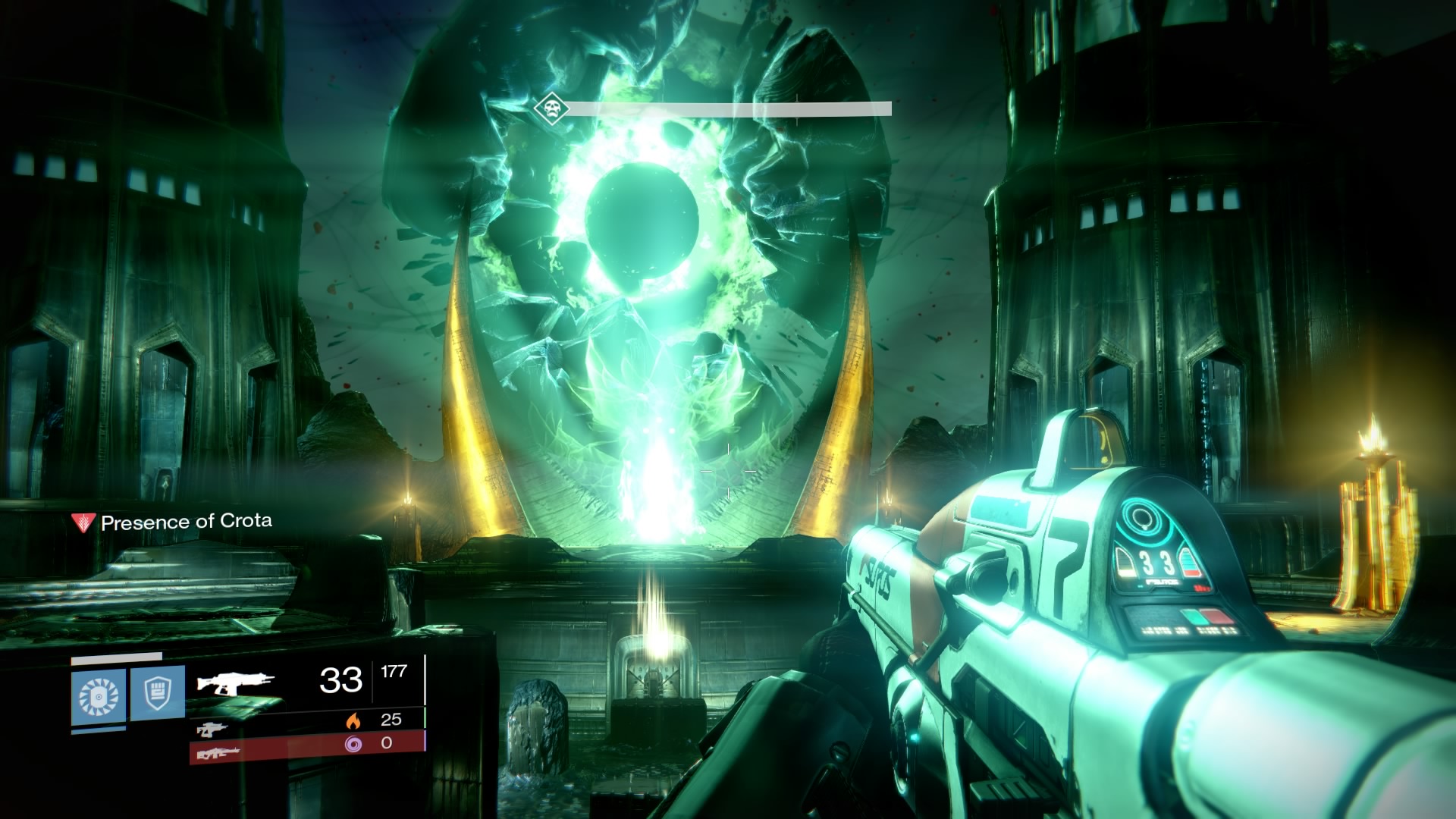Click the grenade charge count 25

(x=391, y=721)
